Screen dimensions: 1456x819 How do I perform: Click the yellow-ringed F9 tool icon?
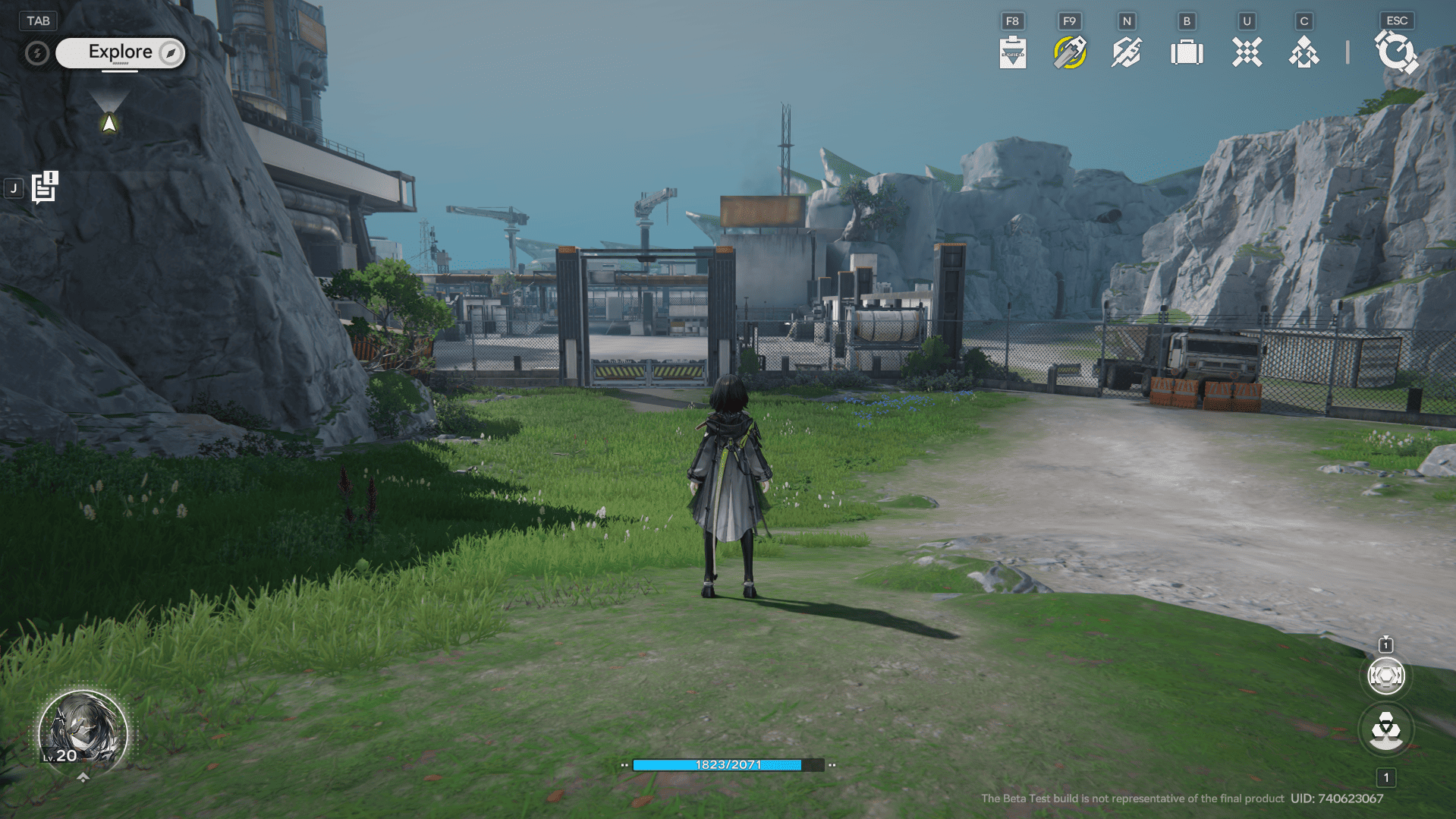coord(1069,52)
